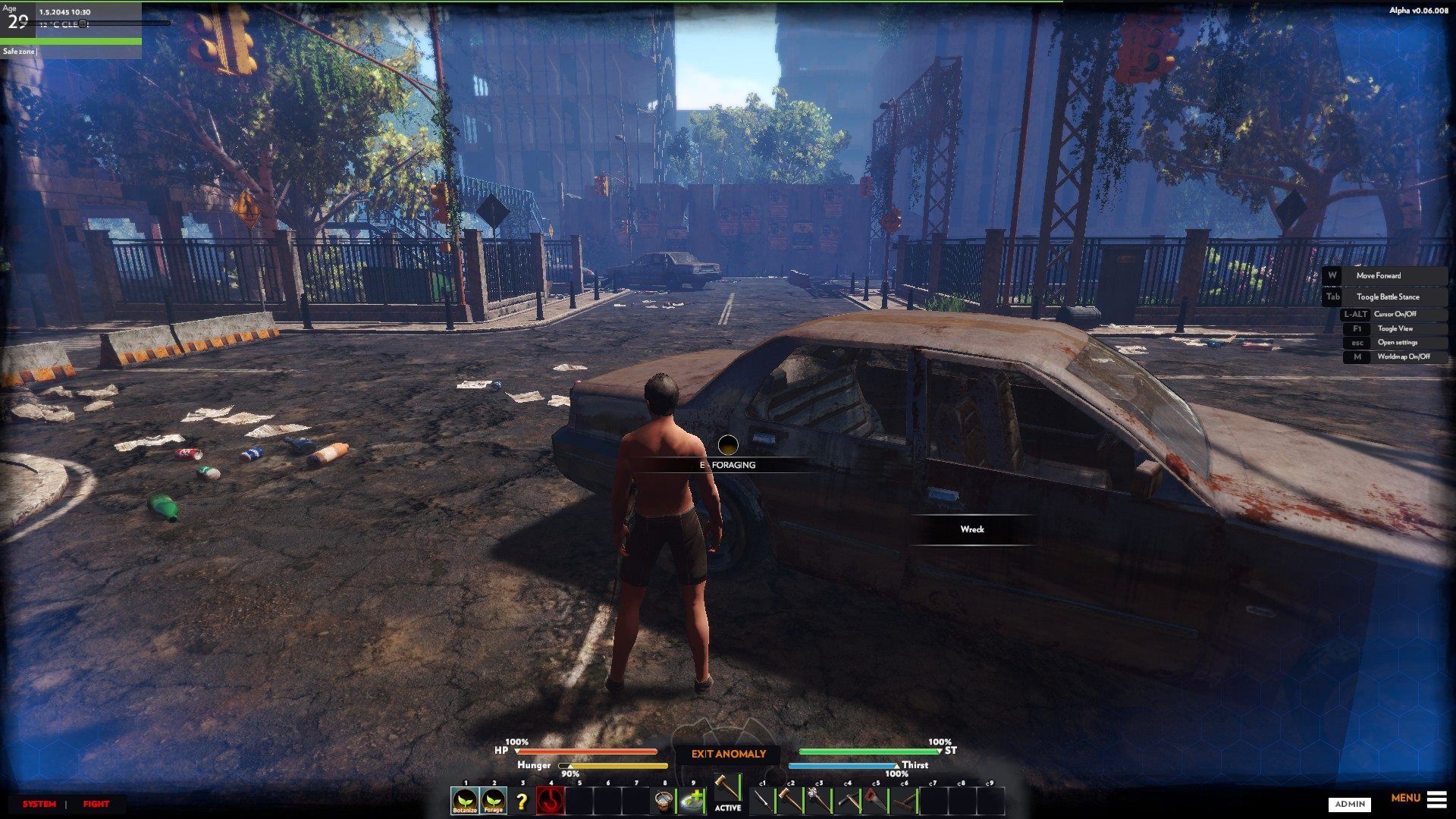Choose the red hook ability slot
Image resolution: width=1456 pixels, height=819 pixels.
pos(551,801)
